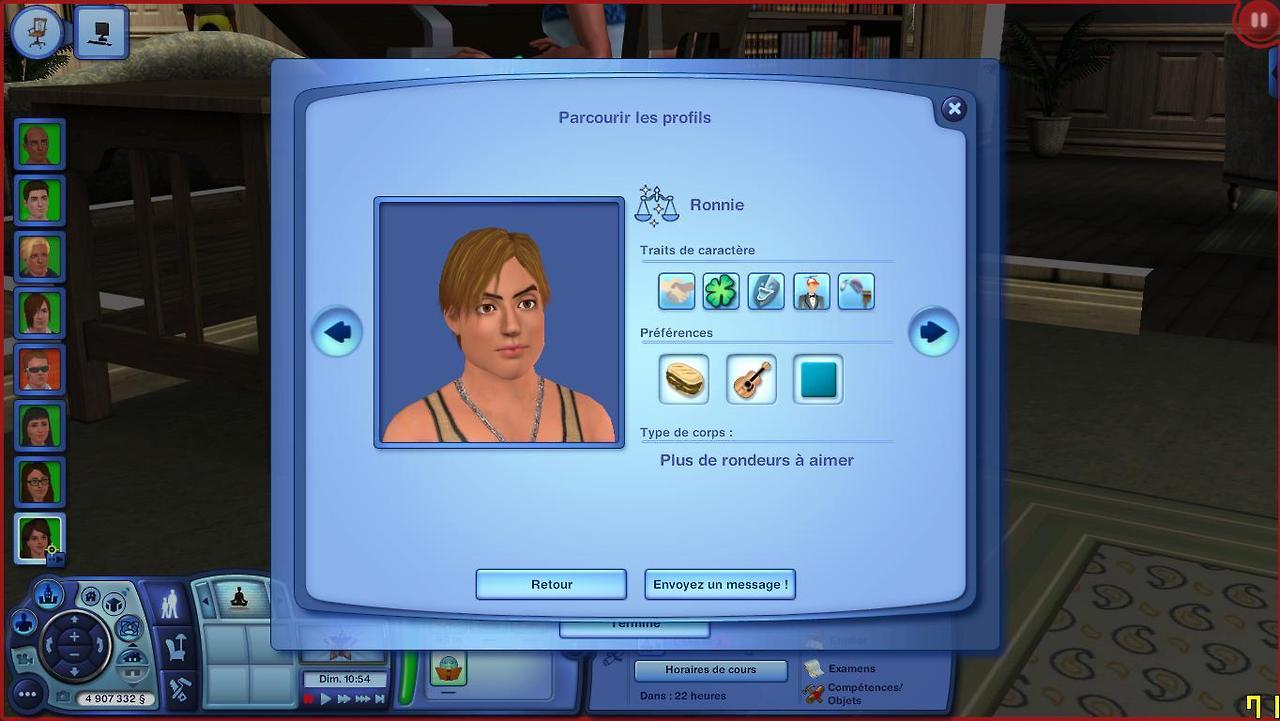Switch to build mode with paint roller
1280x721 pixels.
180,690
